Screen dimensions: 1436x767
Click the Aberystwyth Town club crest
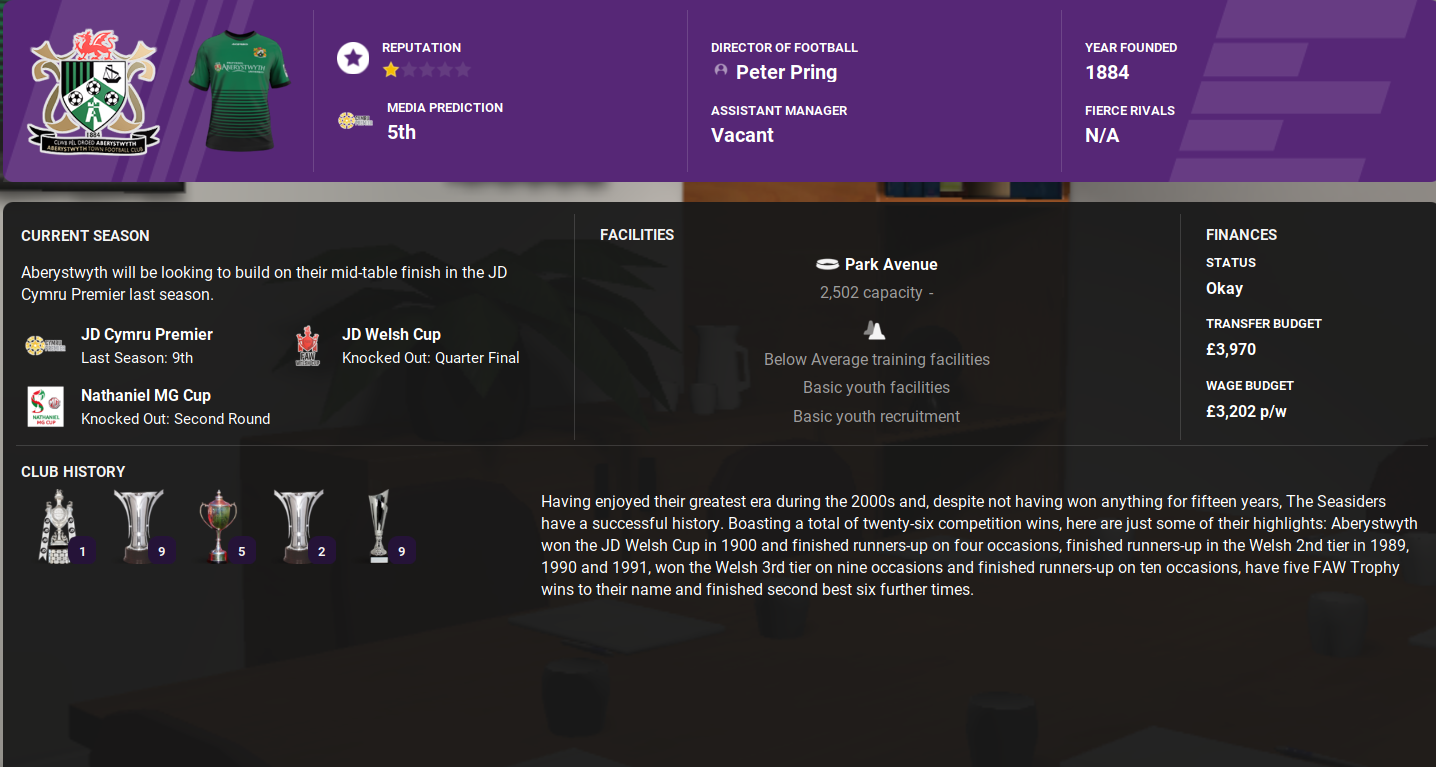95,90
